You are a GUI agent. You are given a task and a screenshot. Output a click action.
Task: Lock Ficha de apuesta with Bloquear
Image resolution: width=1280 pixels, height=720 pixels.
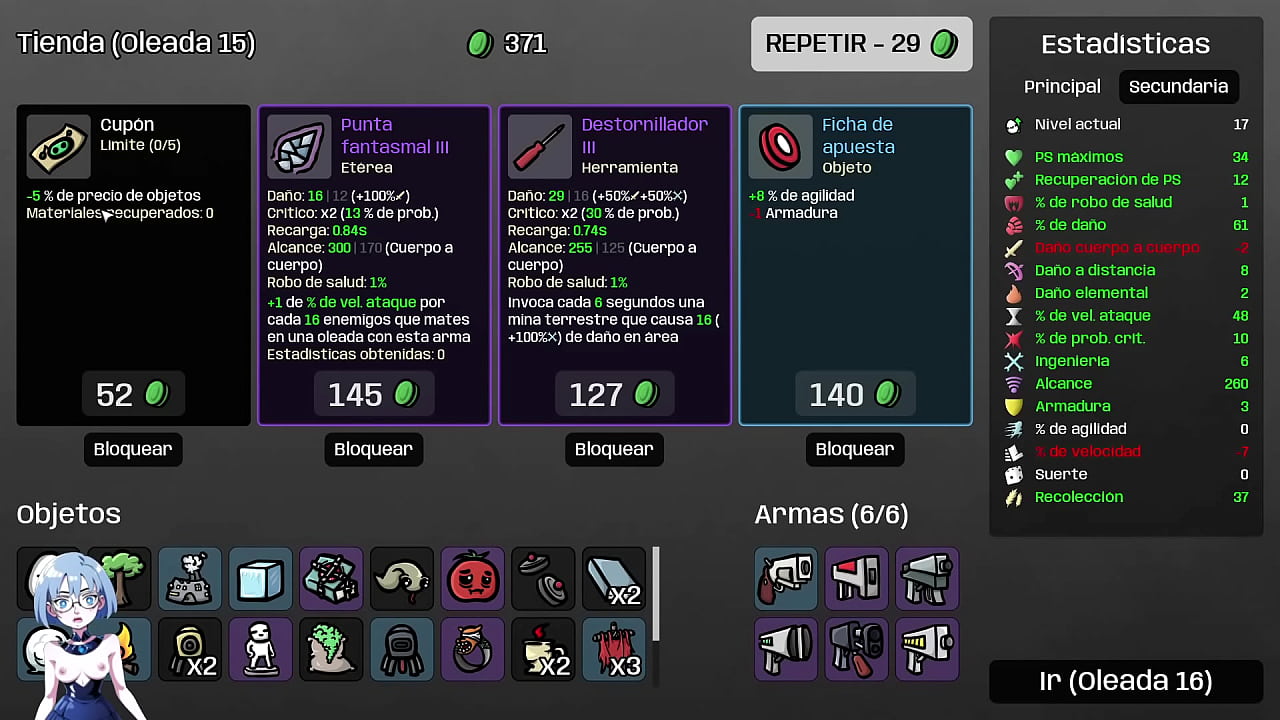coord(855,449)
